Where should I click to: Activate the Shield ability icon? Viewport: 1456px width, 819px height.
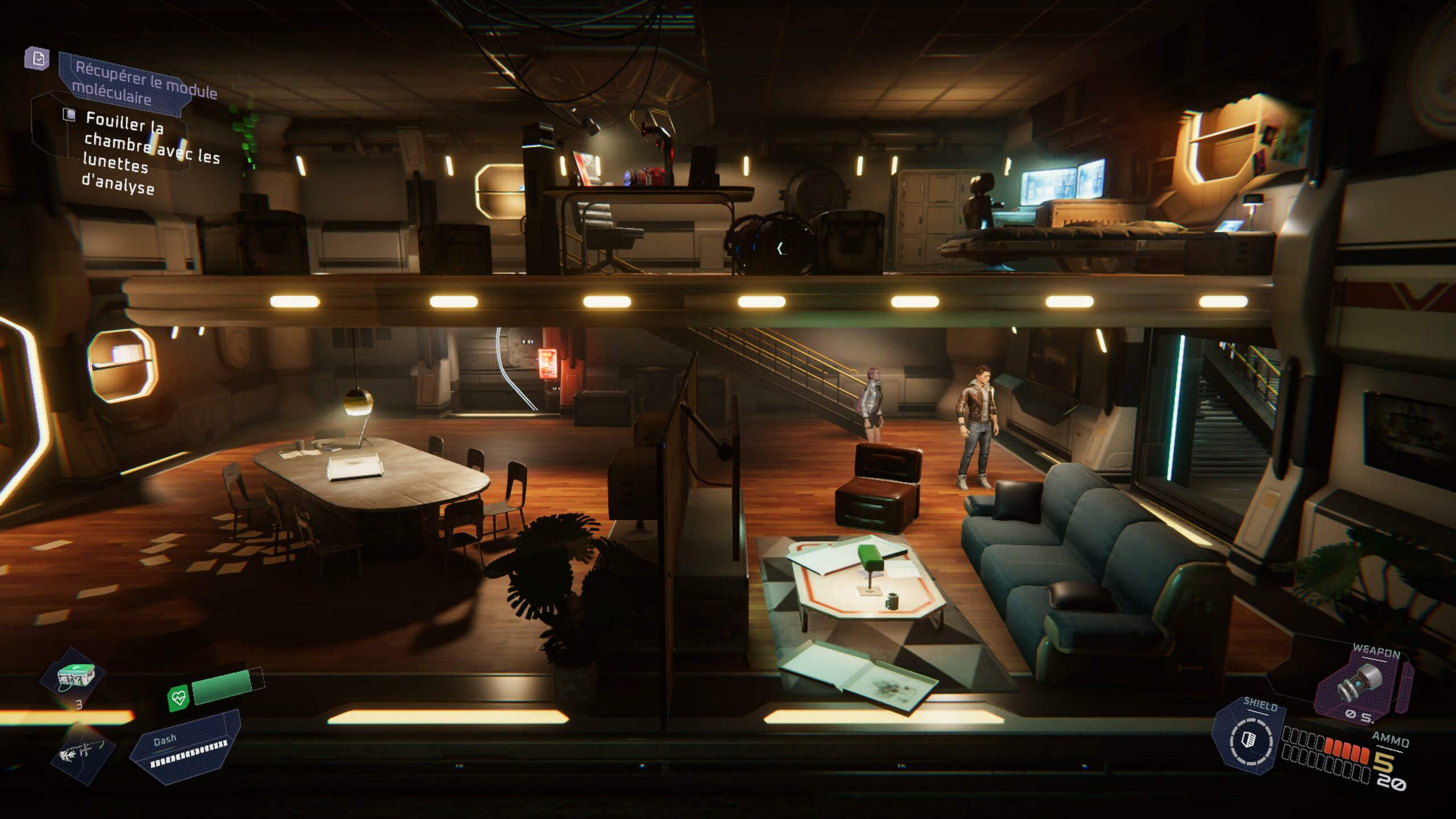pos(1250,740)
